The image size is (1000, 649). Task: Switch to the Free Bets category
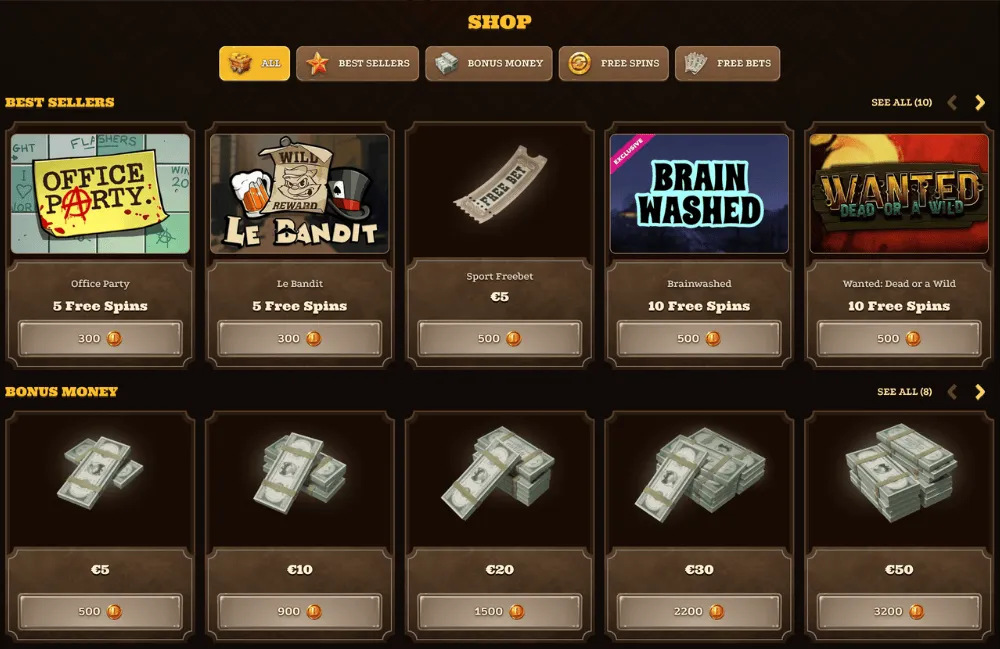click(x=727, y=63)
